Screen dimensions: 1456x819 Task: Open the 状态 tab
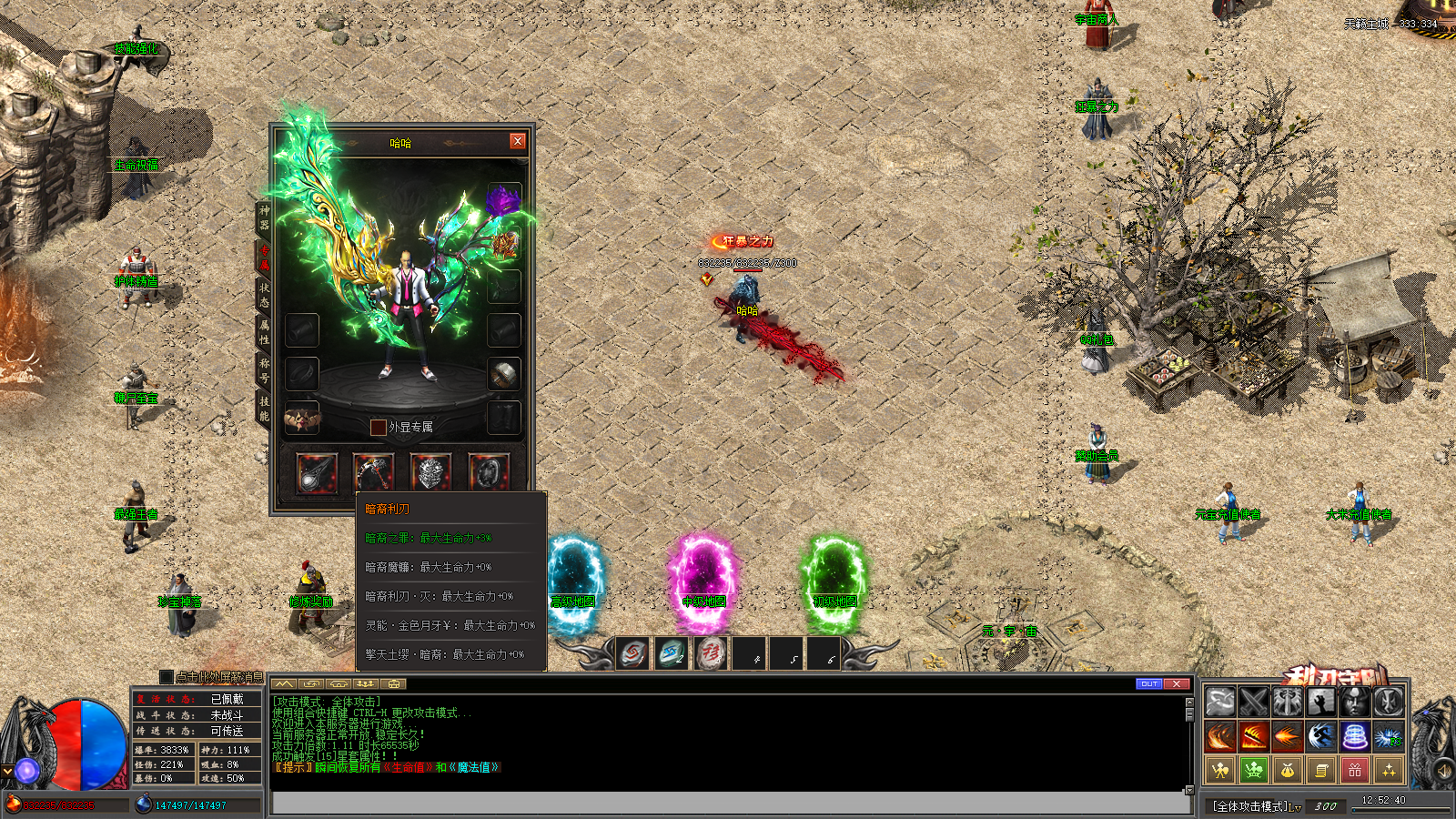pyautogui.click(x=264, y=294)
